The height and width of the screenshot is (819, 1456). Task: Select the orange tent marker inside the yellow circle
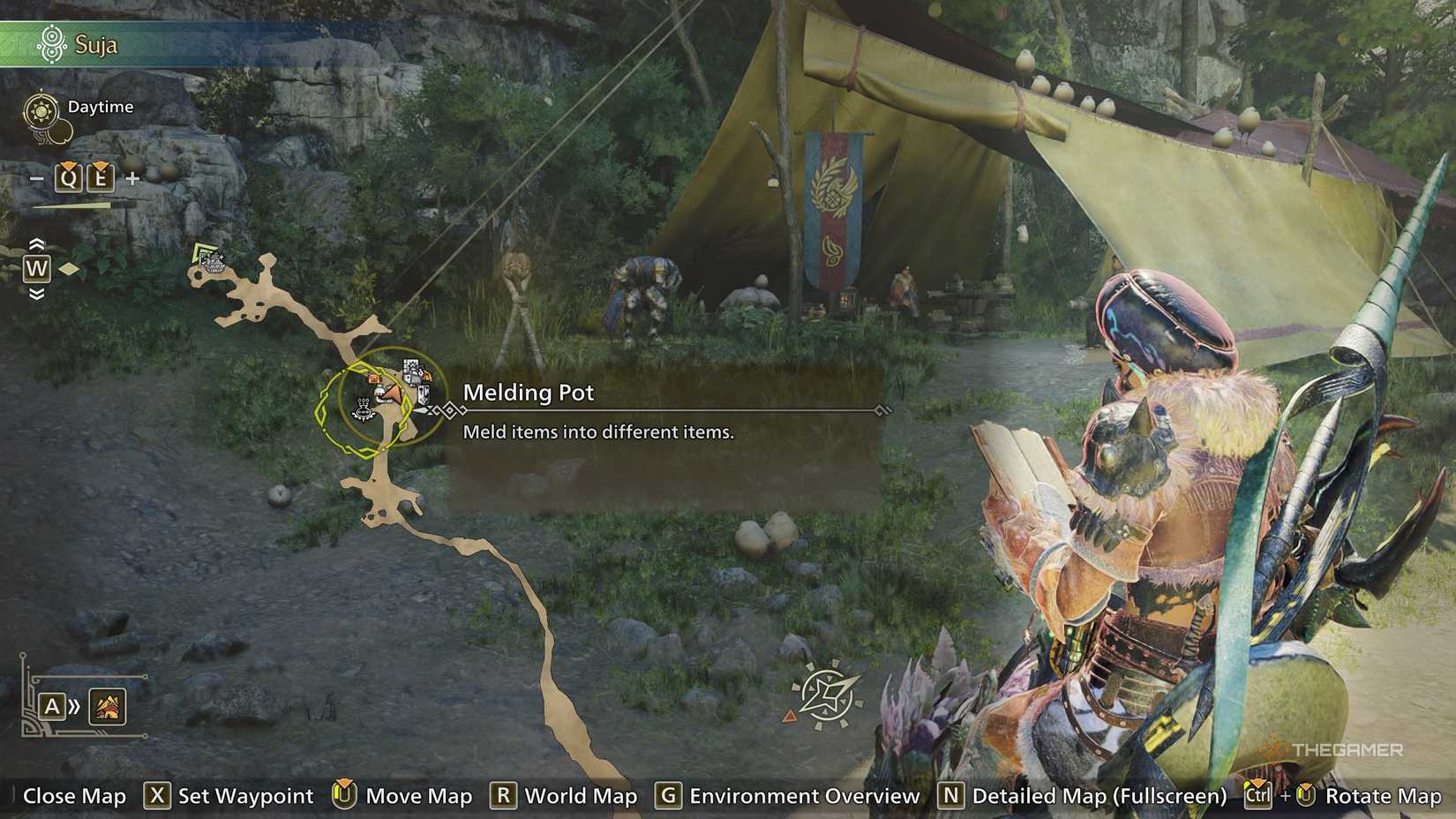374,379
